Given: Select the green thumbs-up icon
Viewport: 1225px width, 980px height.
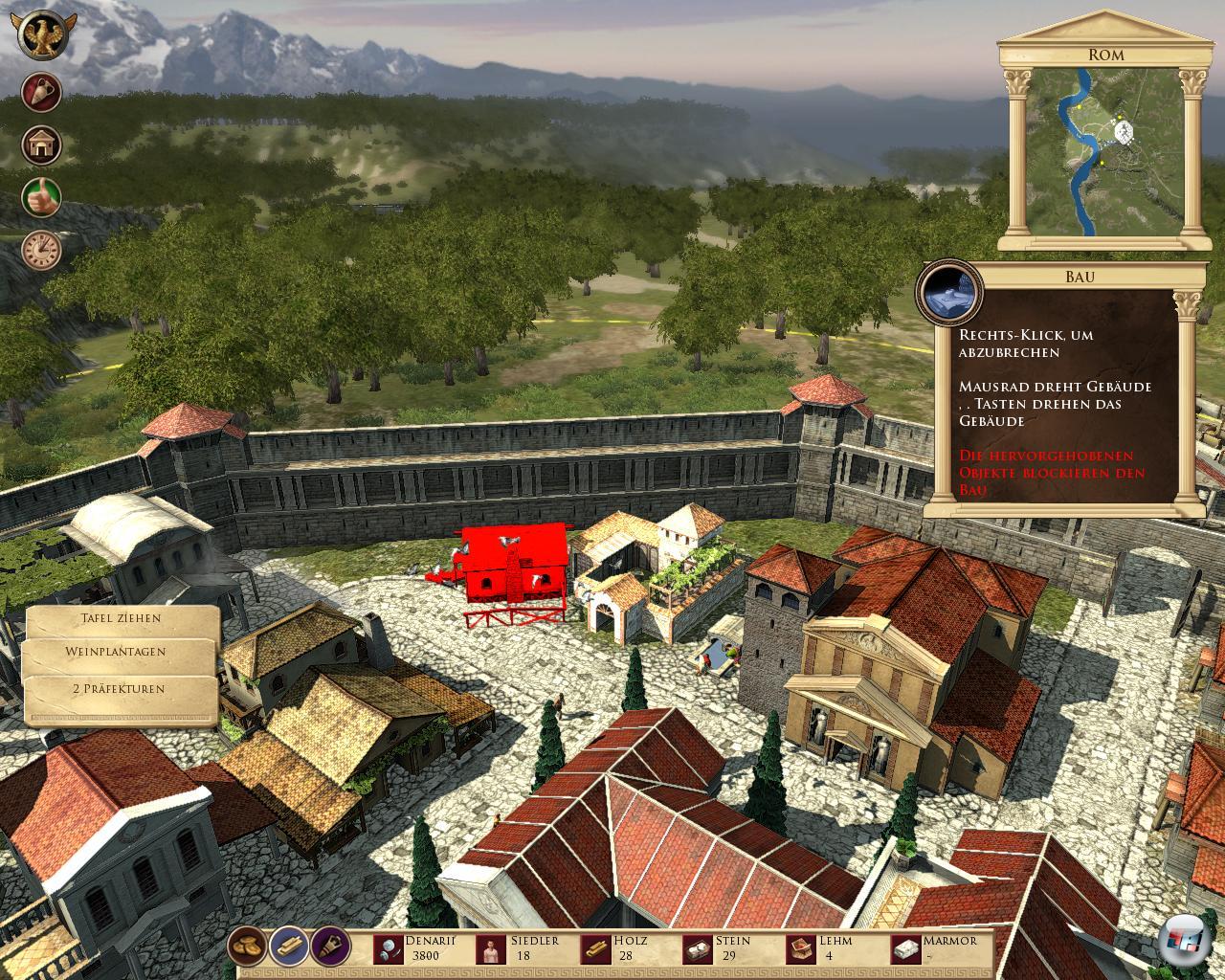Looking at the screenshot, I should coord(42,197).
